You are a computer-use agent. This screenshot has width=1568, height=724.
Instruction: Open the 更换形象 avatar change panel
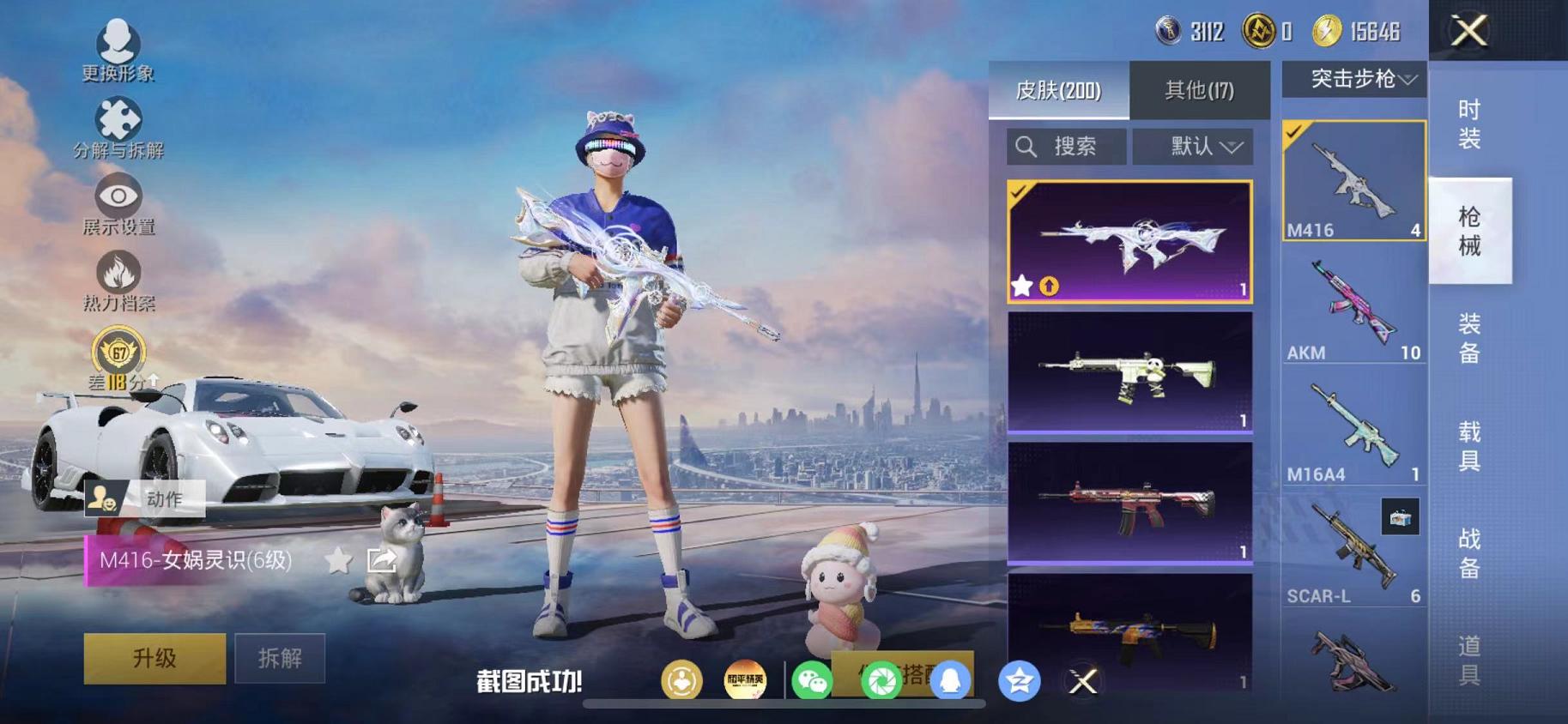118,41
